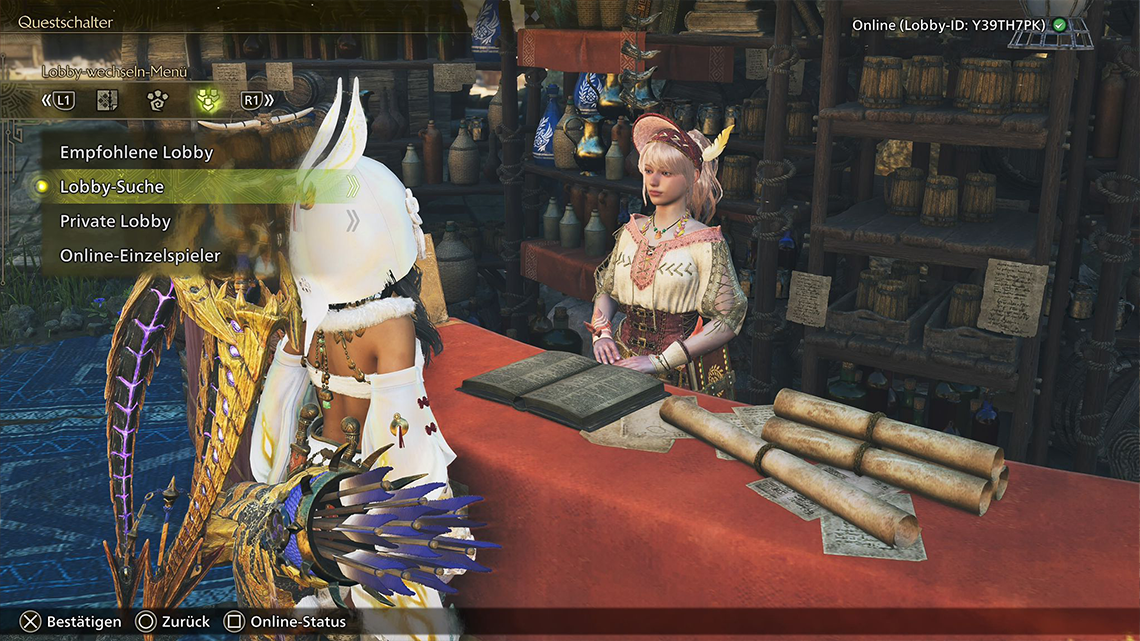Screen dimensions: 1140x641
Task: Open Lobby-Suche
Action: (x=112, y=187)
